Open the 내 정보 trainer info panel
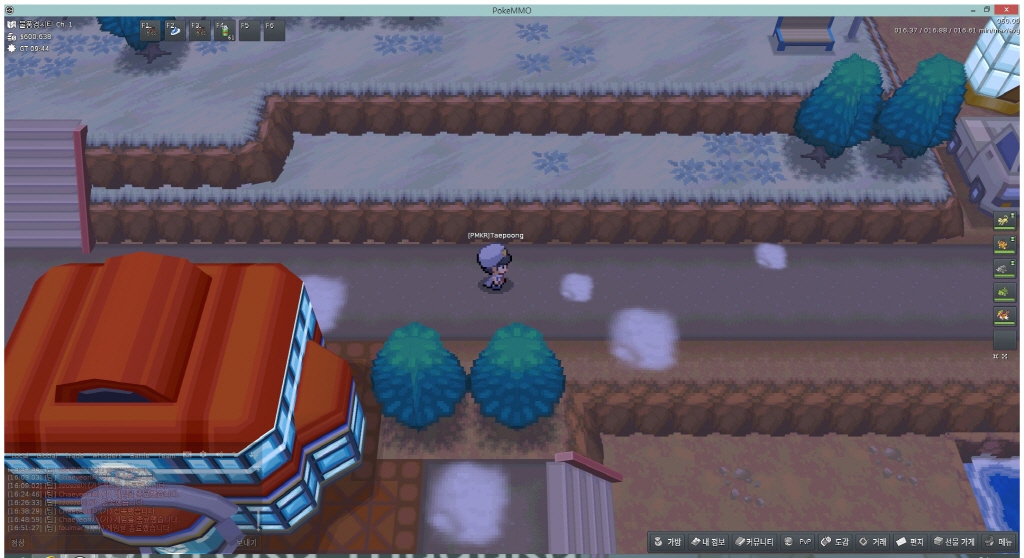The width and height of the screenshot is (1024, 558). 709,542
